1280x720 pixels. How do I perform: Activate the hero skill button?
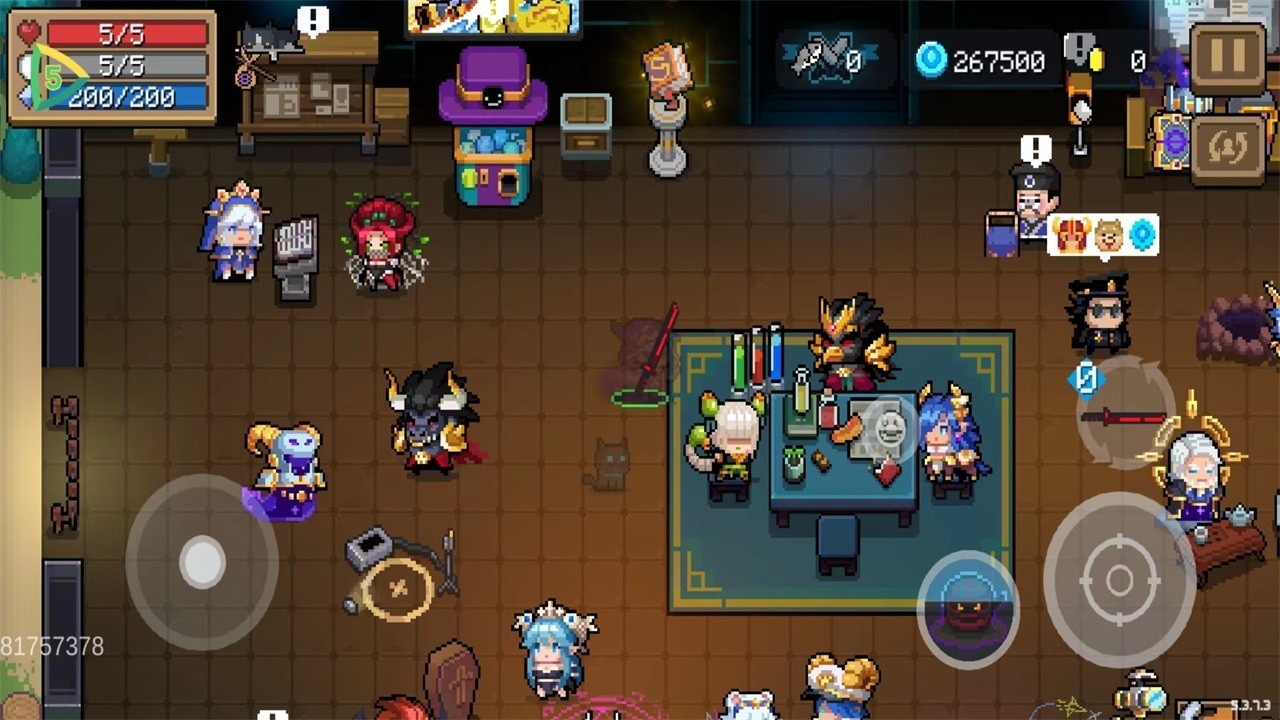pos(967,610)
